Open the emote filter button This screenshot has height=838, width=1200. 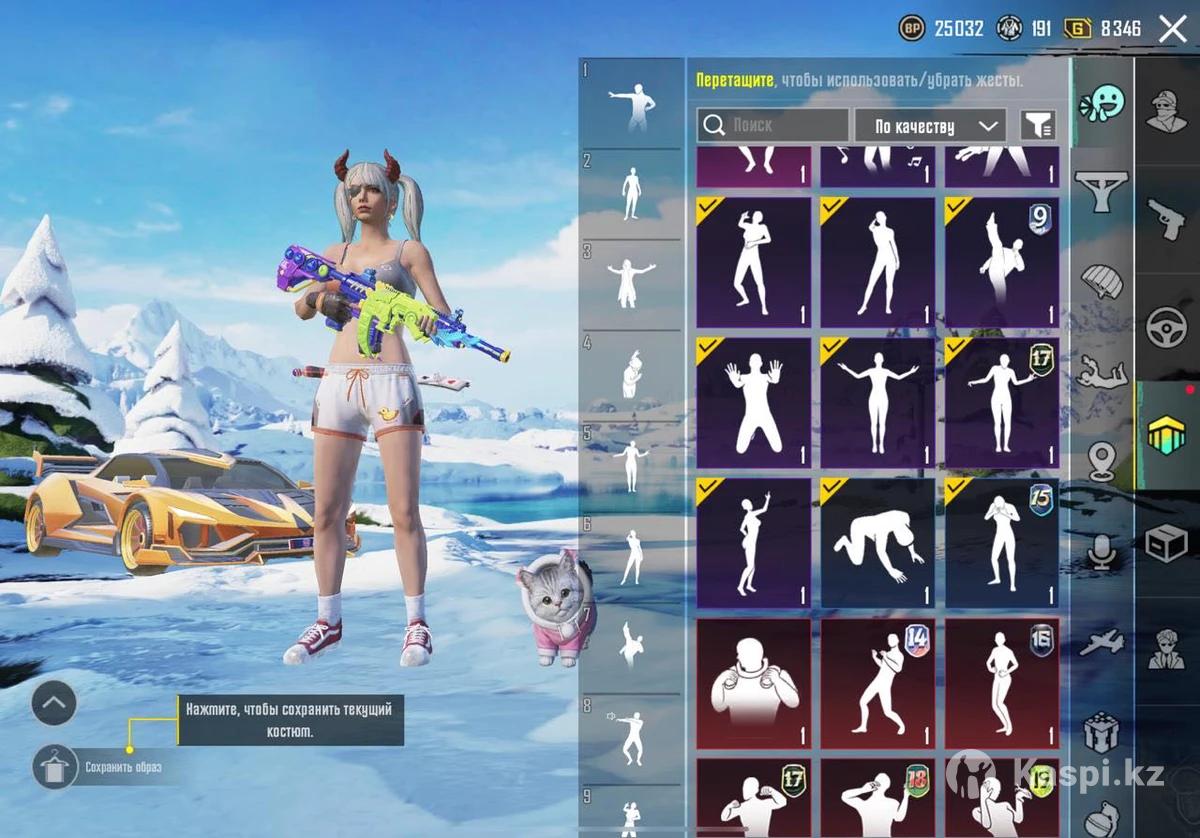[1038, 125]
